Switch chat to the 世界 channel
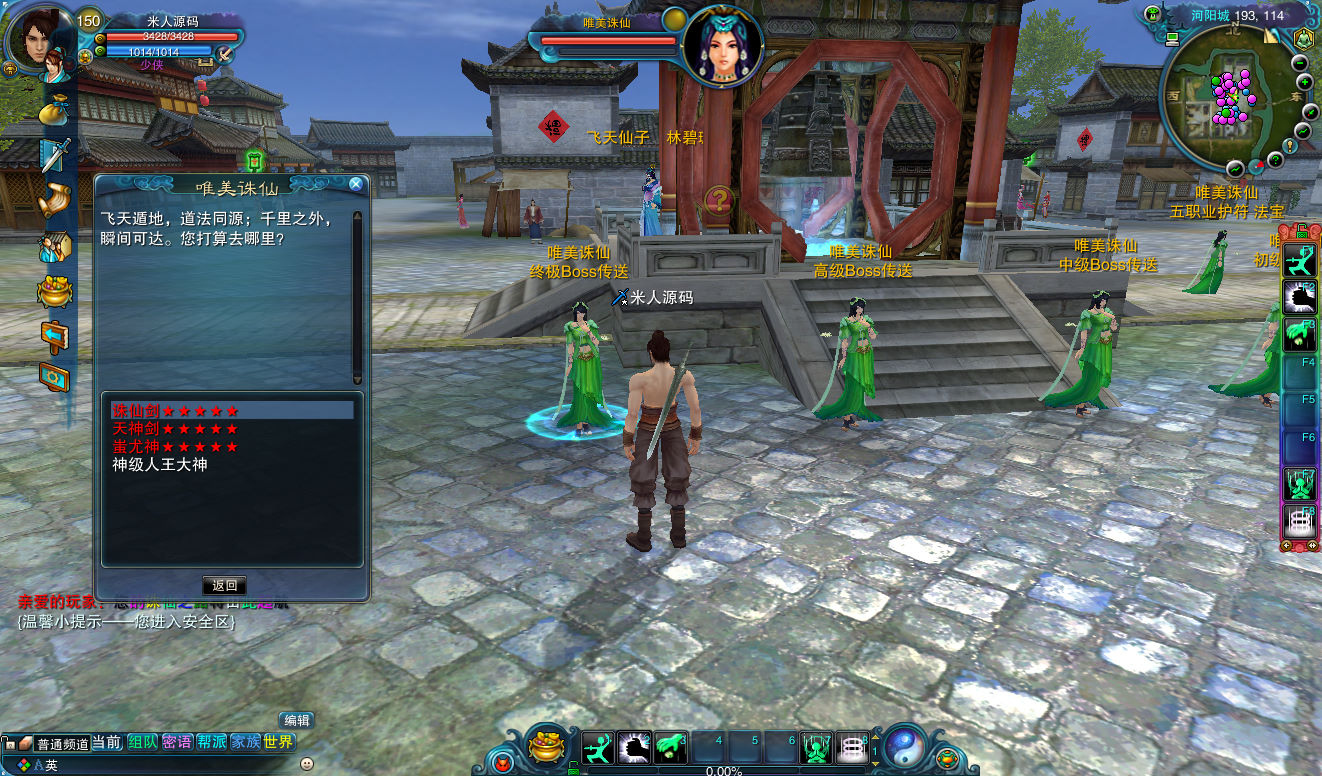1322x776 pixels. point(279,742)
